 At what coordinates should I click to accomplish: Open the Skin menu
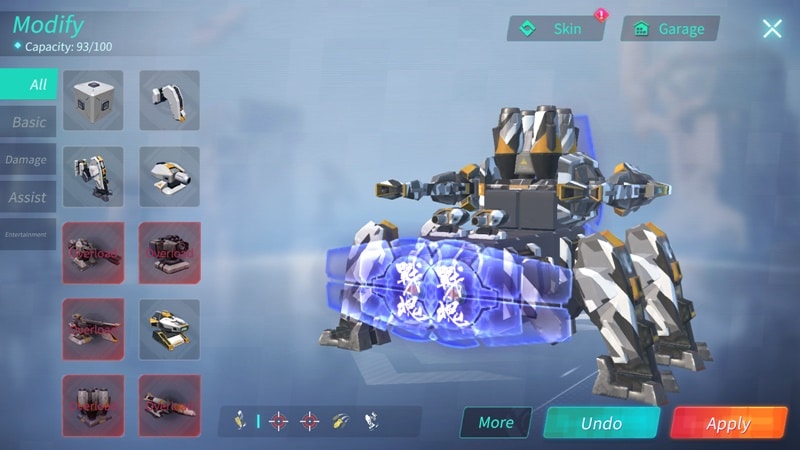click(556, 29)
